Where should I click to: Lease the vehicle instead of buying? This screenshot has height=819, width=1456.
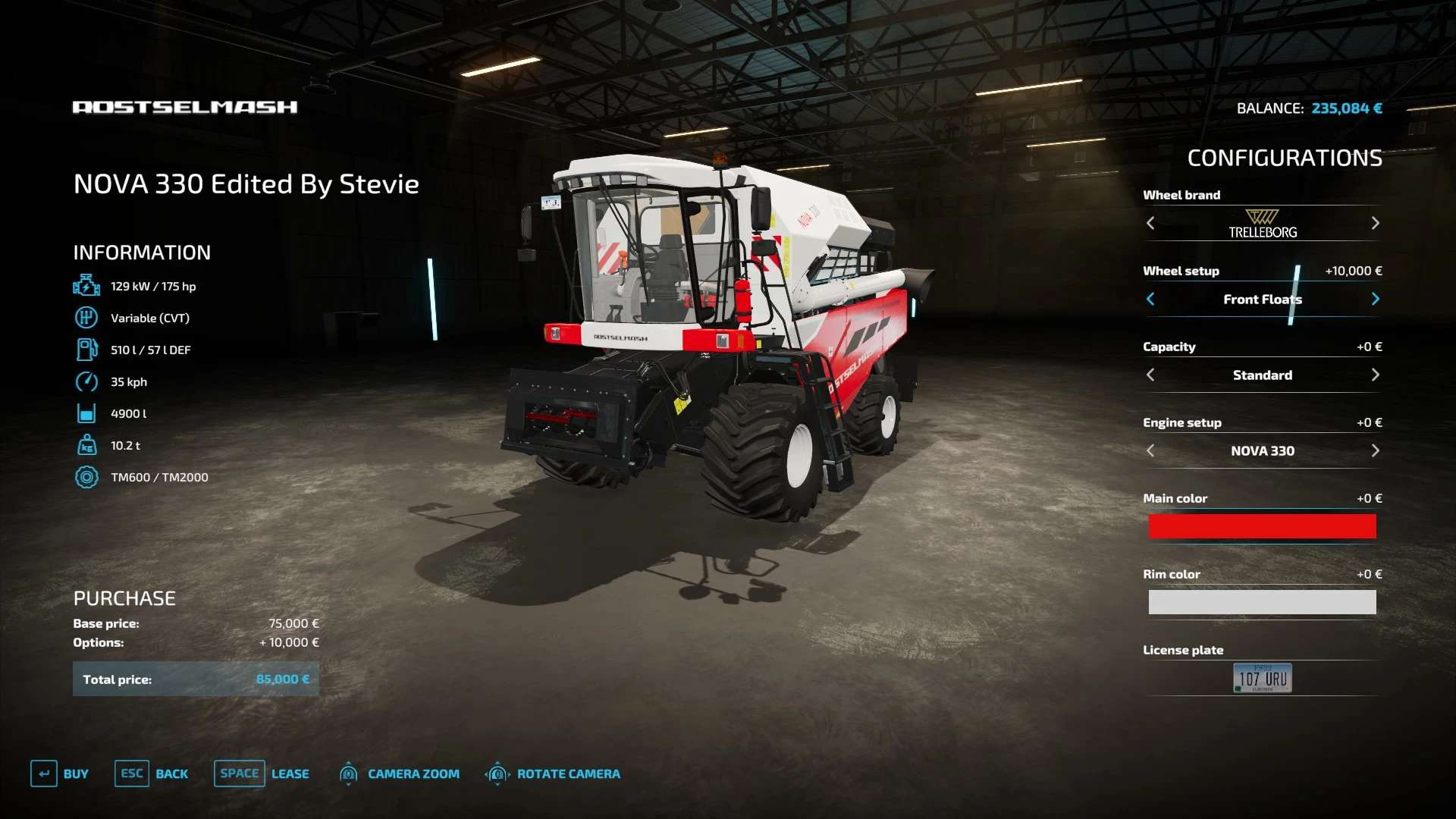(x=262, y=773)
